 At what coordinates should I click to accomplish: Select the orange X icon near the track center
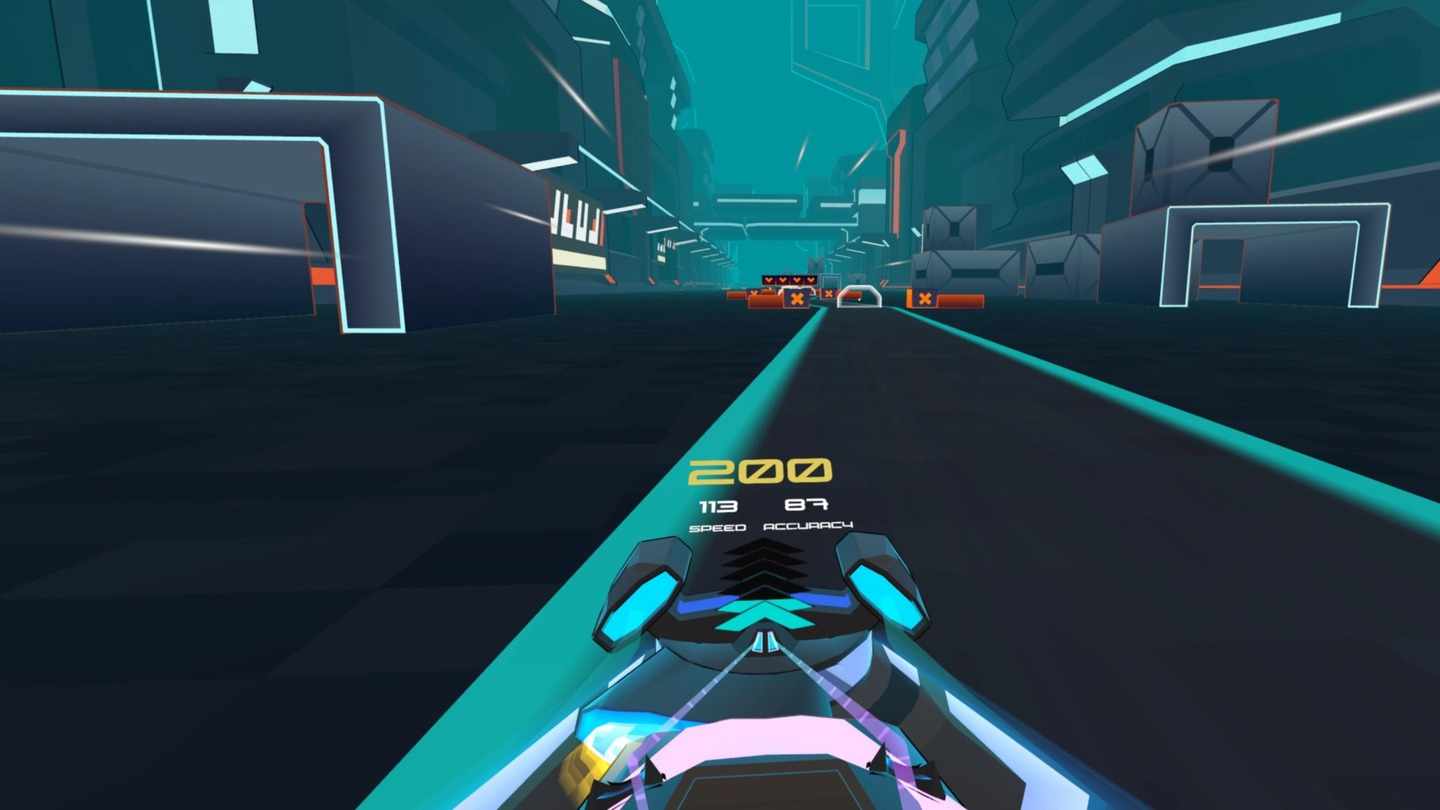829,293
